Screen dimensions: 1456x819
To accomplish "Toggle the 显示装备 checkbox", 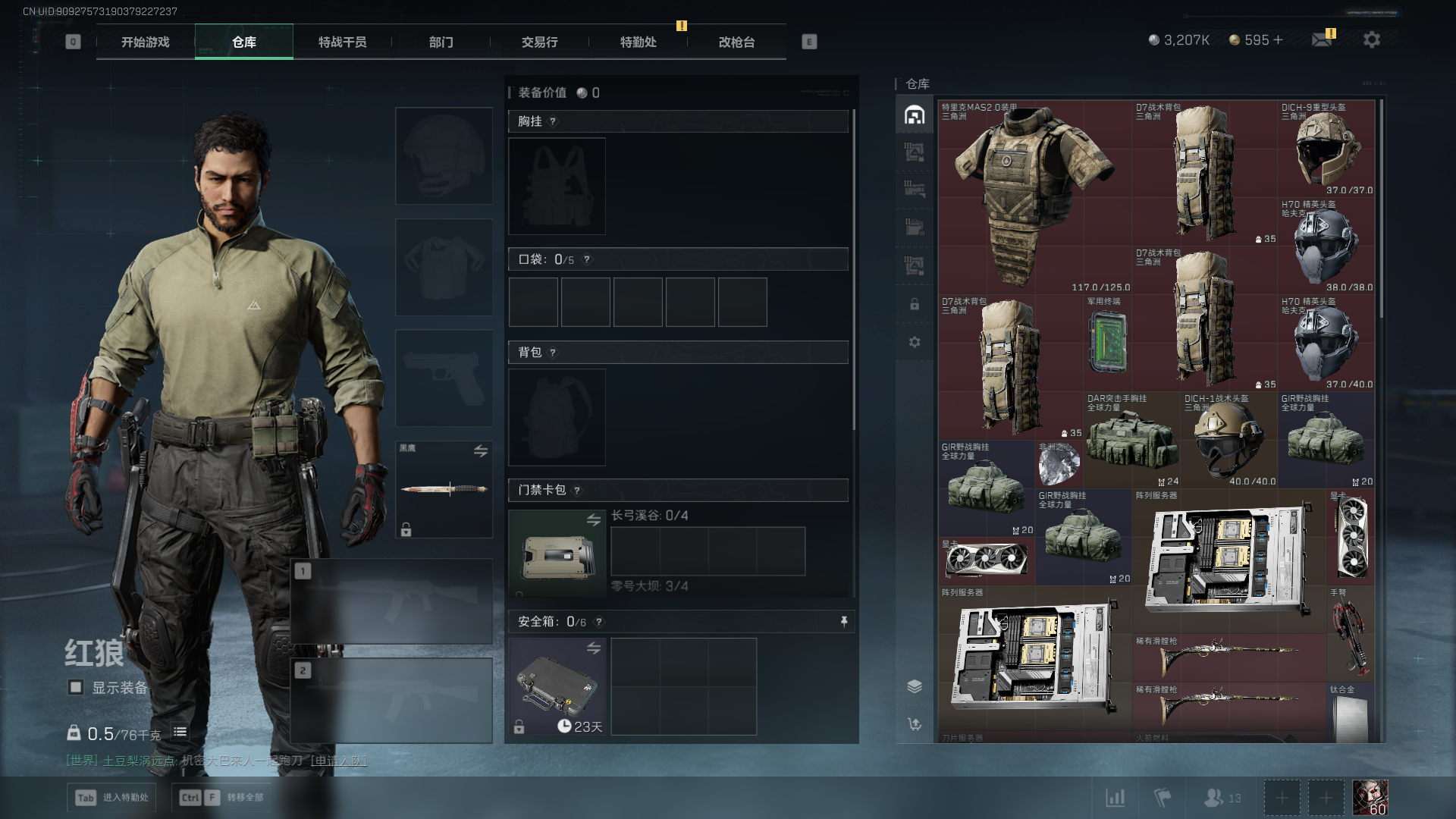I will [76, 687].
